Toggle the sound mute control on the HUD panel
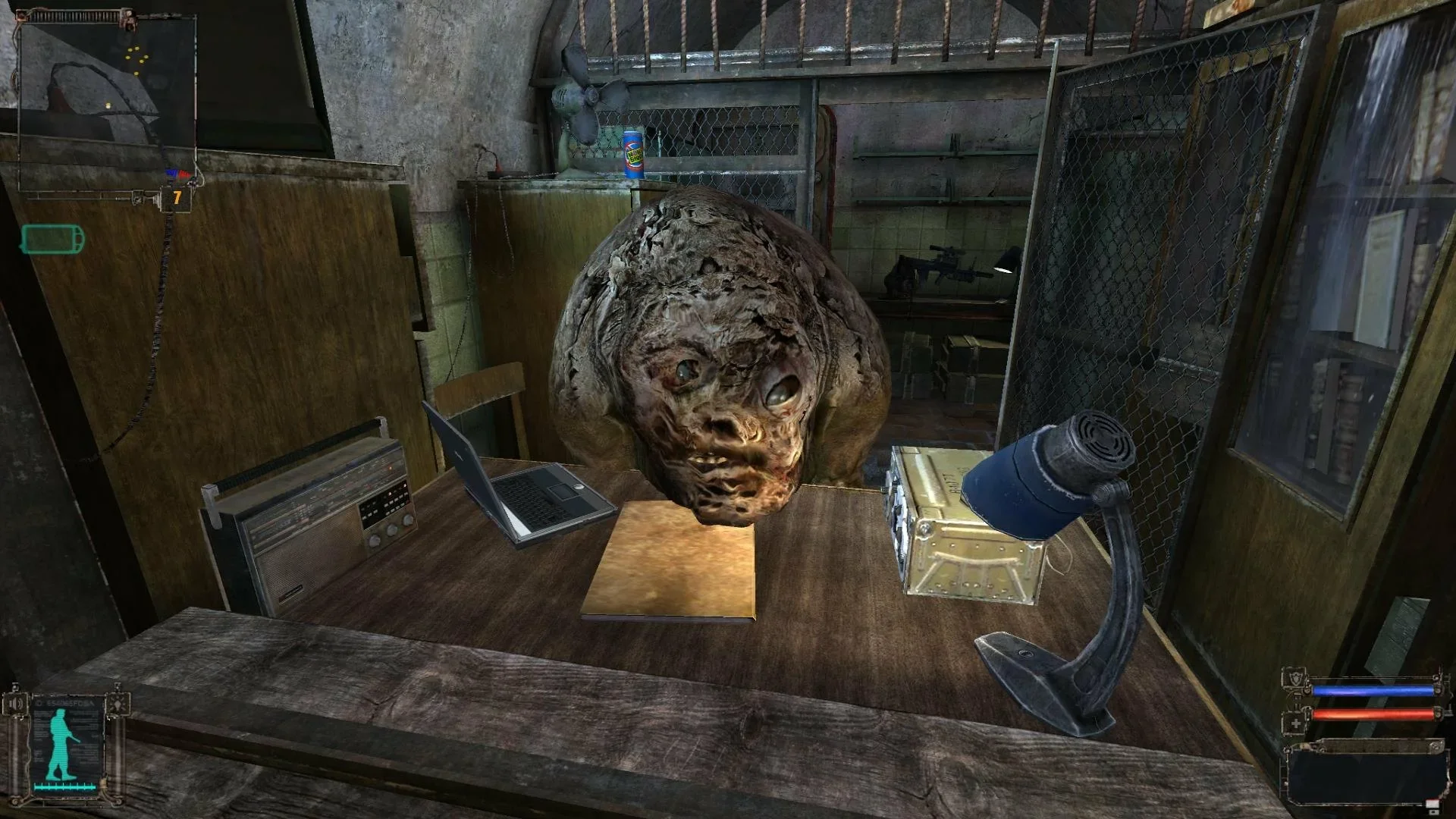This screenshot has height=819, width=1456. (x=16, y=702)
